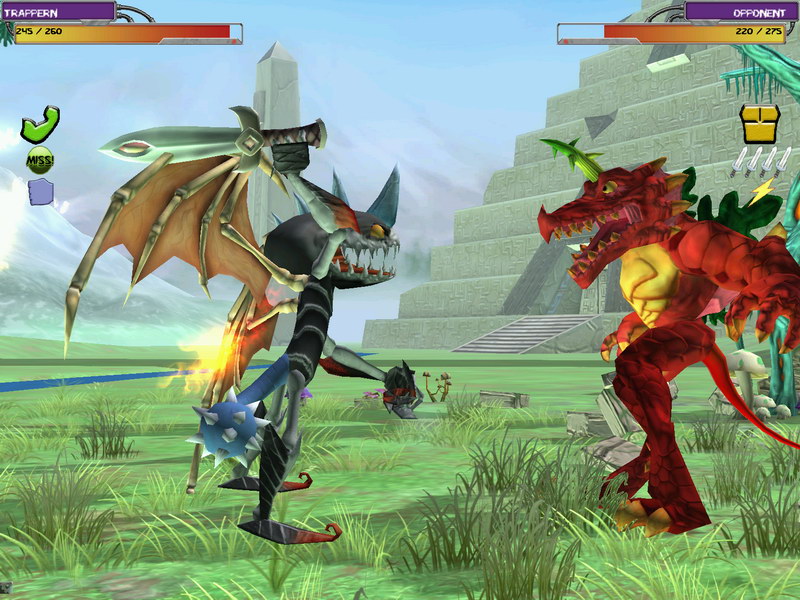Click the yellow lightning bolt icon
This screenshot has width=800, height=600.
coord(761,189)
